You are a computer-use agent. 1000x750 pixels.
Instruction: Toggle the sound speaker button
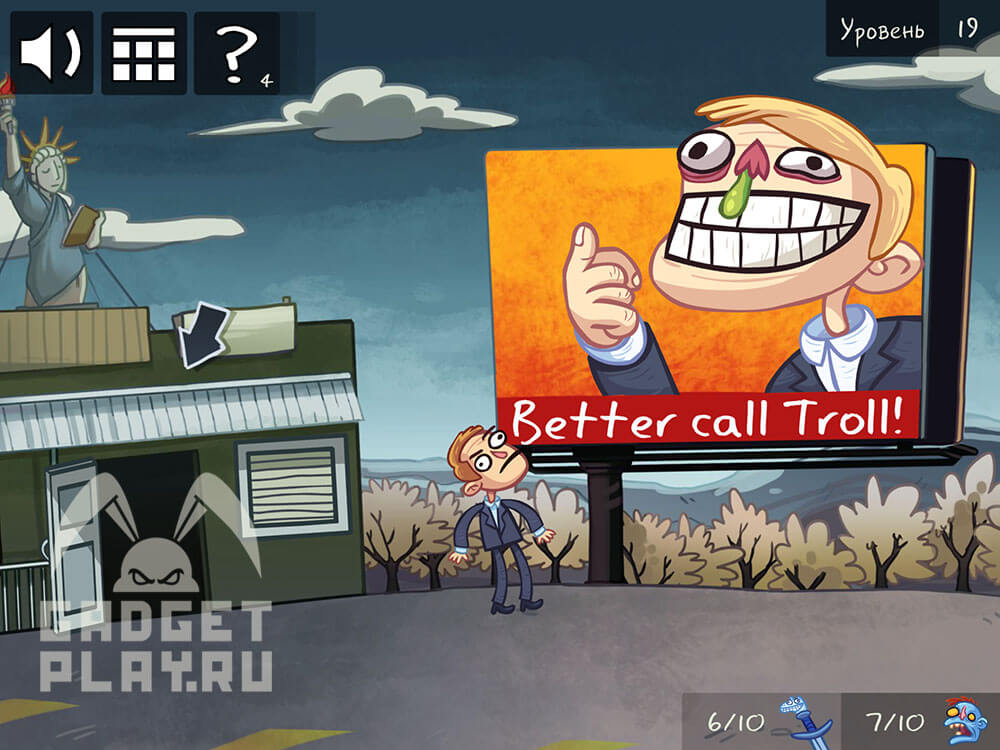51,53
